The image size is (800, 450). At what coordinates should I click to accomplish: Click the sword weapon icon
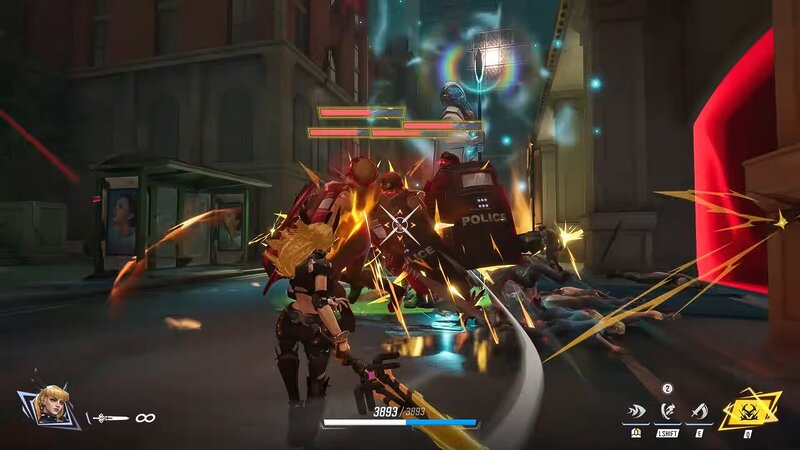(108, 418)
